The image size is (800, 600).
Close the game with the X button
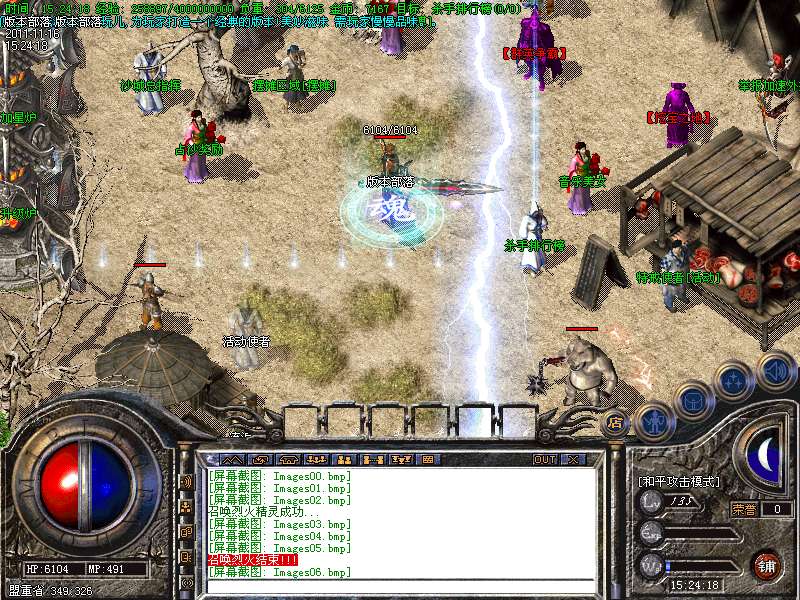coord(573,459)
